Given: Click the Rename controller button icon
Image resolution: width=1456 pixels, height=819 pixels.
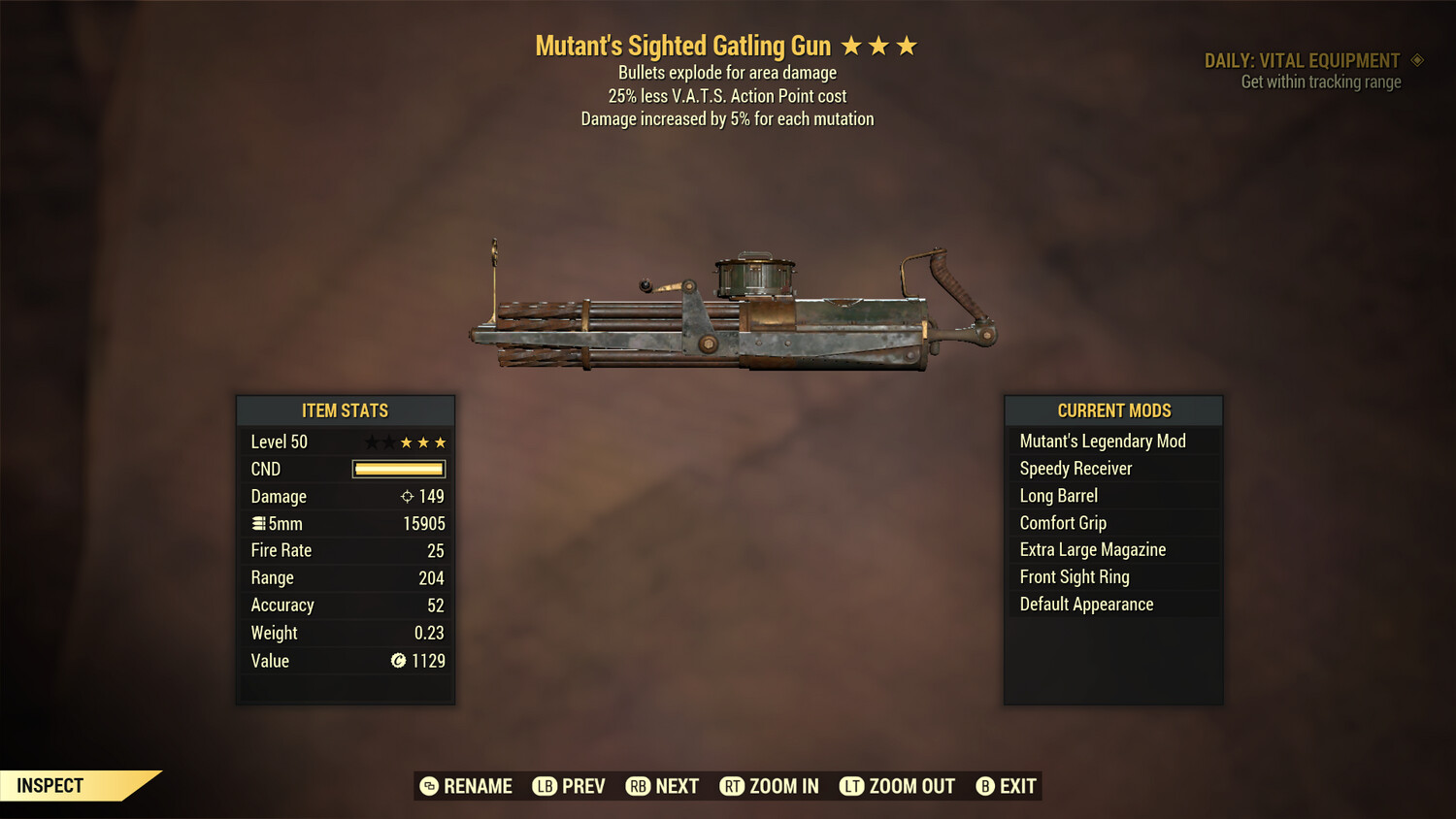Looking at the screenshot, I should click(427, 786).
